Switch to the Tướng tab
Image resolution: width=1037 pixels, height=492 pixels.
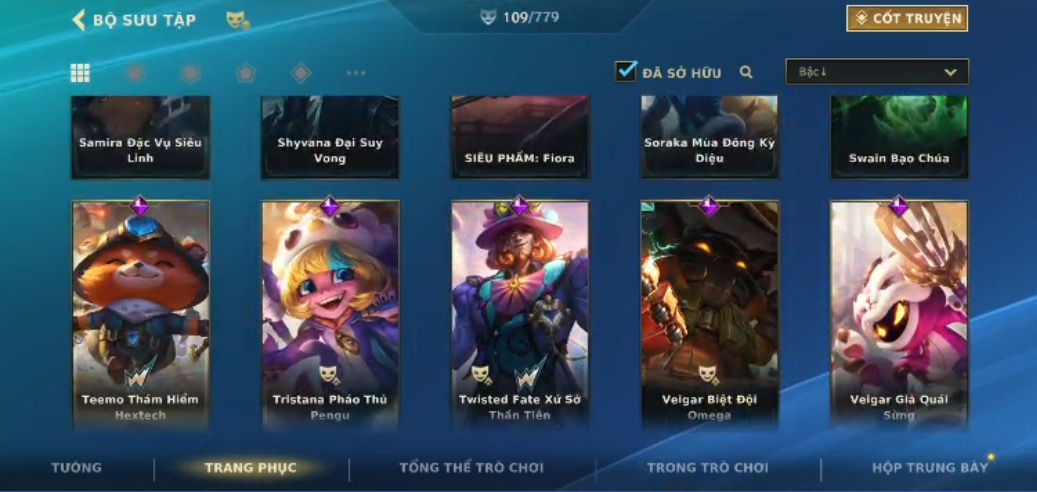click(77, 468)
